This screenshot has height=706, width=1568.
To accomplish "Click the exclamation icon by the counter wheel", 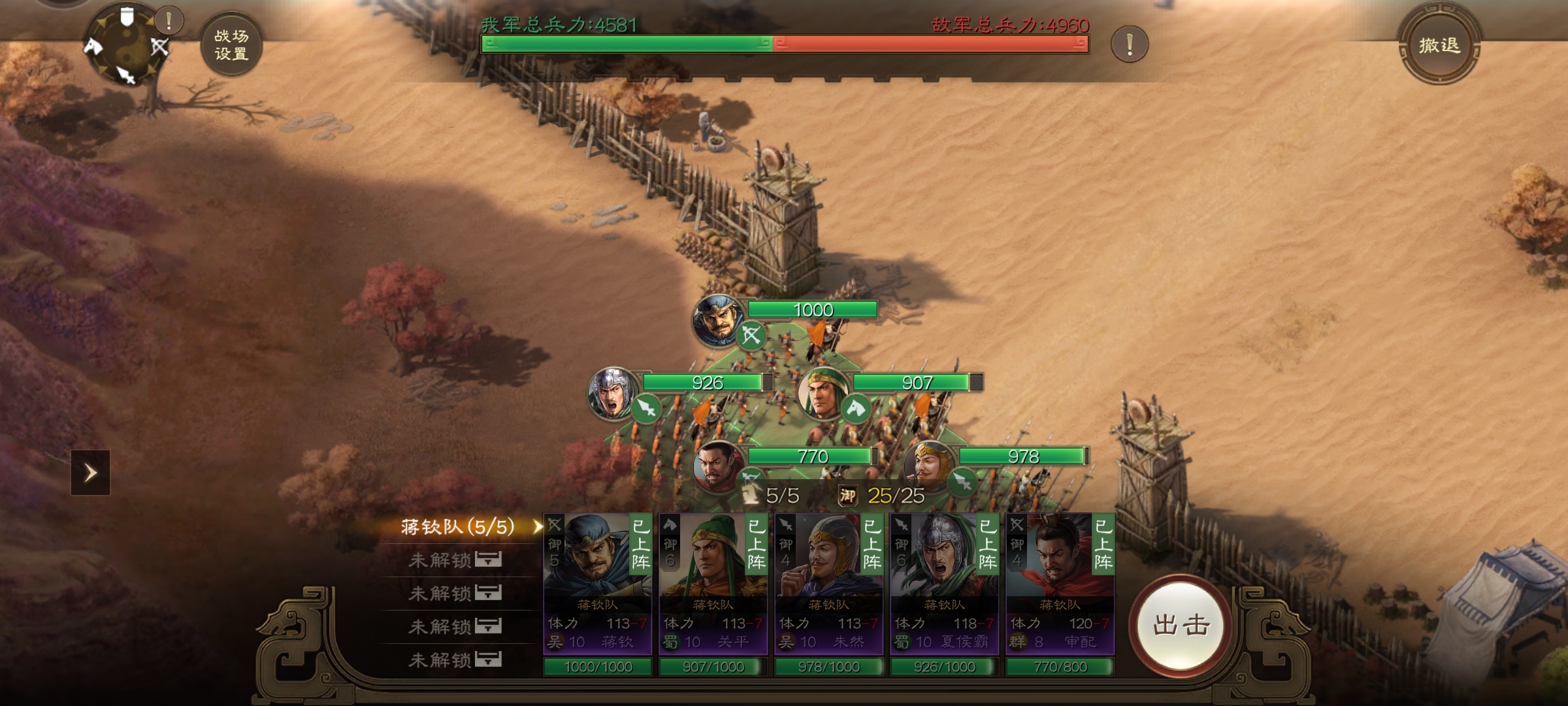I will [x=169, y=22].
